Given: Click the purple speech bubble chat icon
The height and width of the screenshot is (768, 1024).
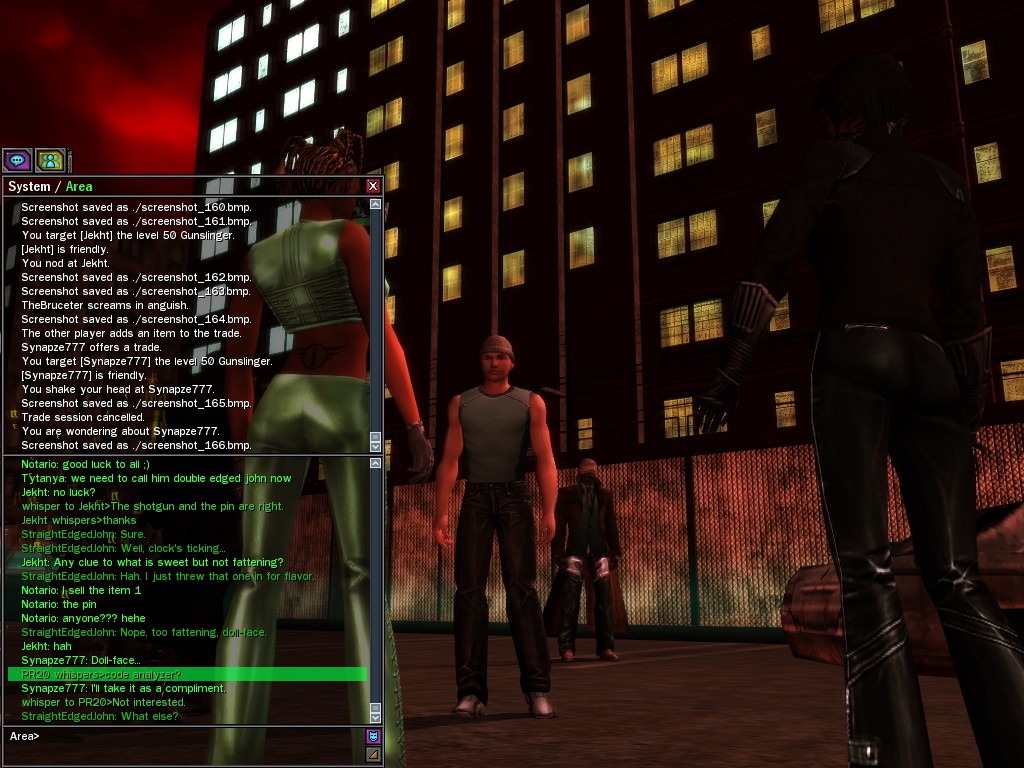Looking at the screenshot, I should point(17,159).
